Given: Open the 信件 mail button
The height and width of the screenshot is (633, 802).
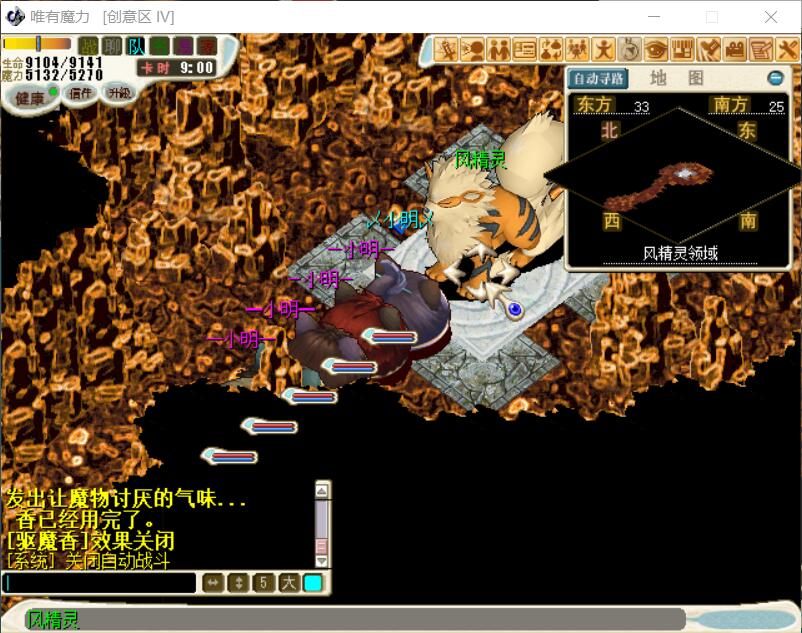Looking at the screenshot, I should coord(79,93).
